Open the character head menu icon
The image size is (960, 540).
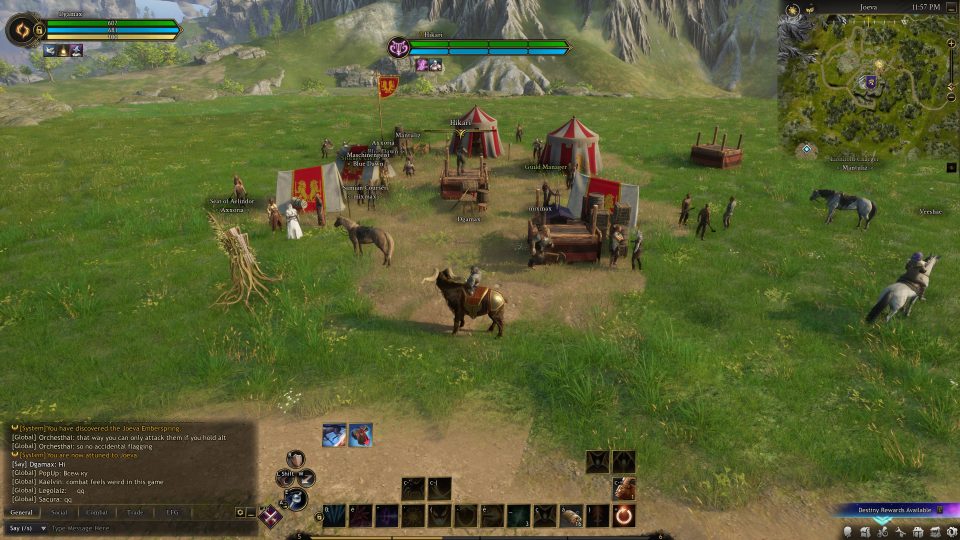click(848, 532)
